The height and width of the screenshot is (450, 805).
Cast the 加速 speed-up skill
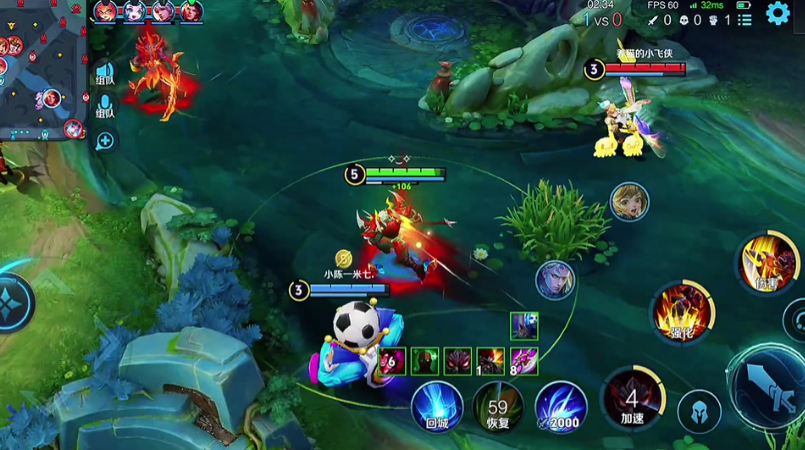pyautogui.click(x=631, y=397)
